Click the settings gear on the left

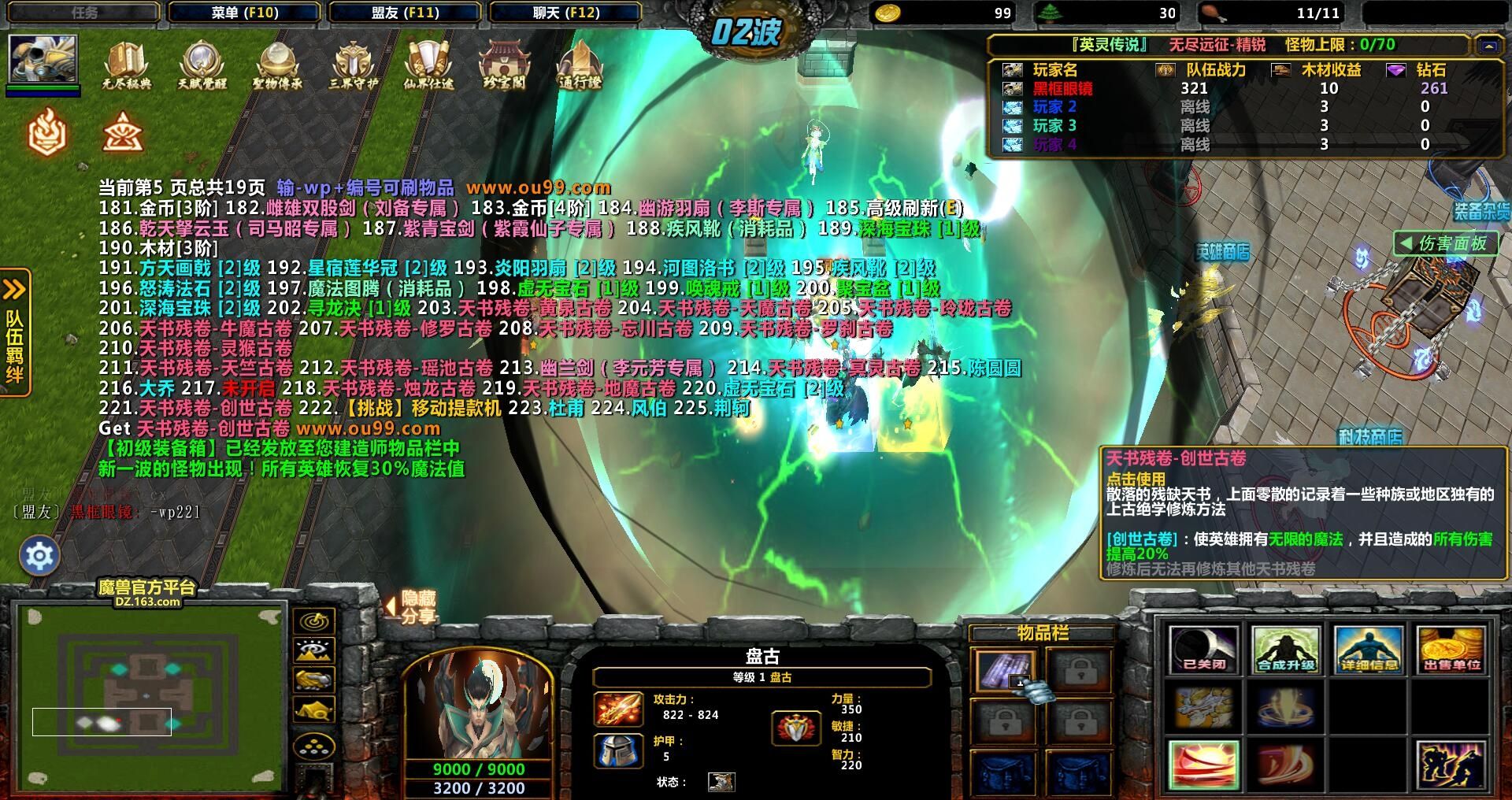coord(41,555)
